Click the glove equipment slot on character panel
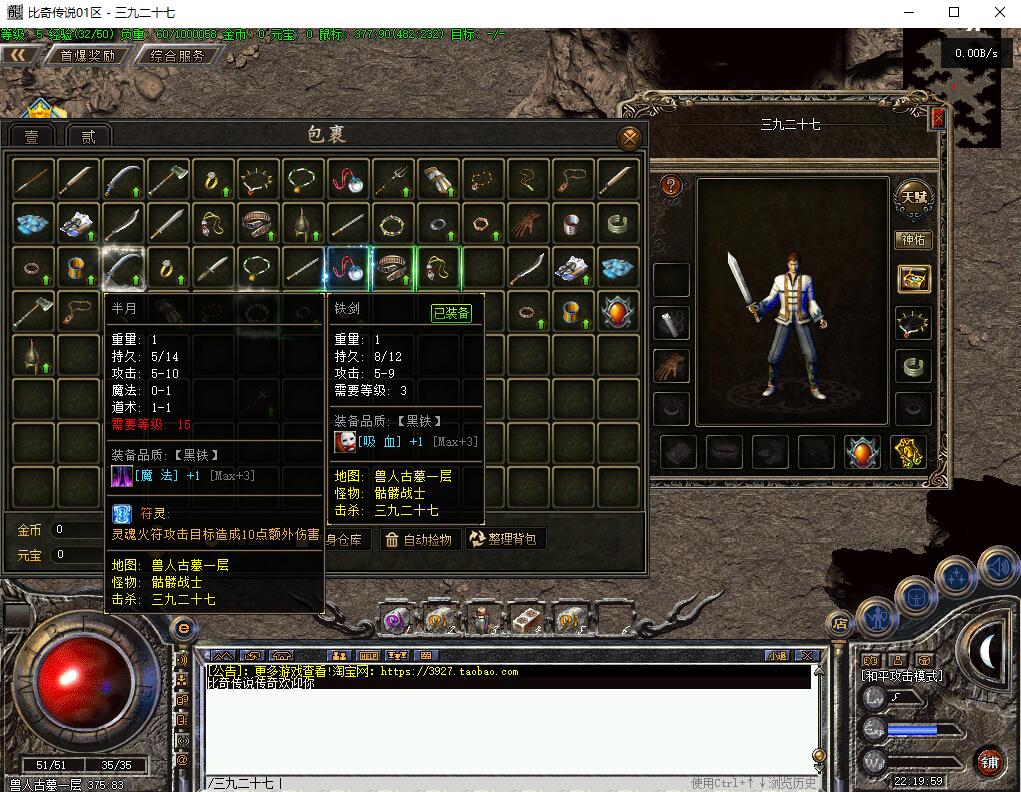This screenshot has width=1021, height=792. pos(672,366)
